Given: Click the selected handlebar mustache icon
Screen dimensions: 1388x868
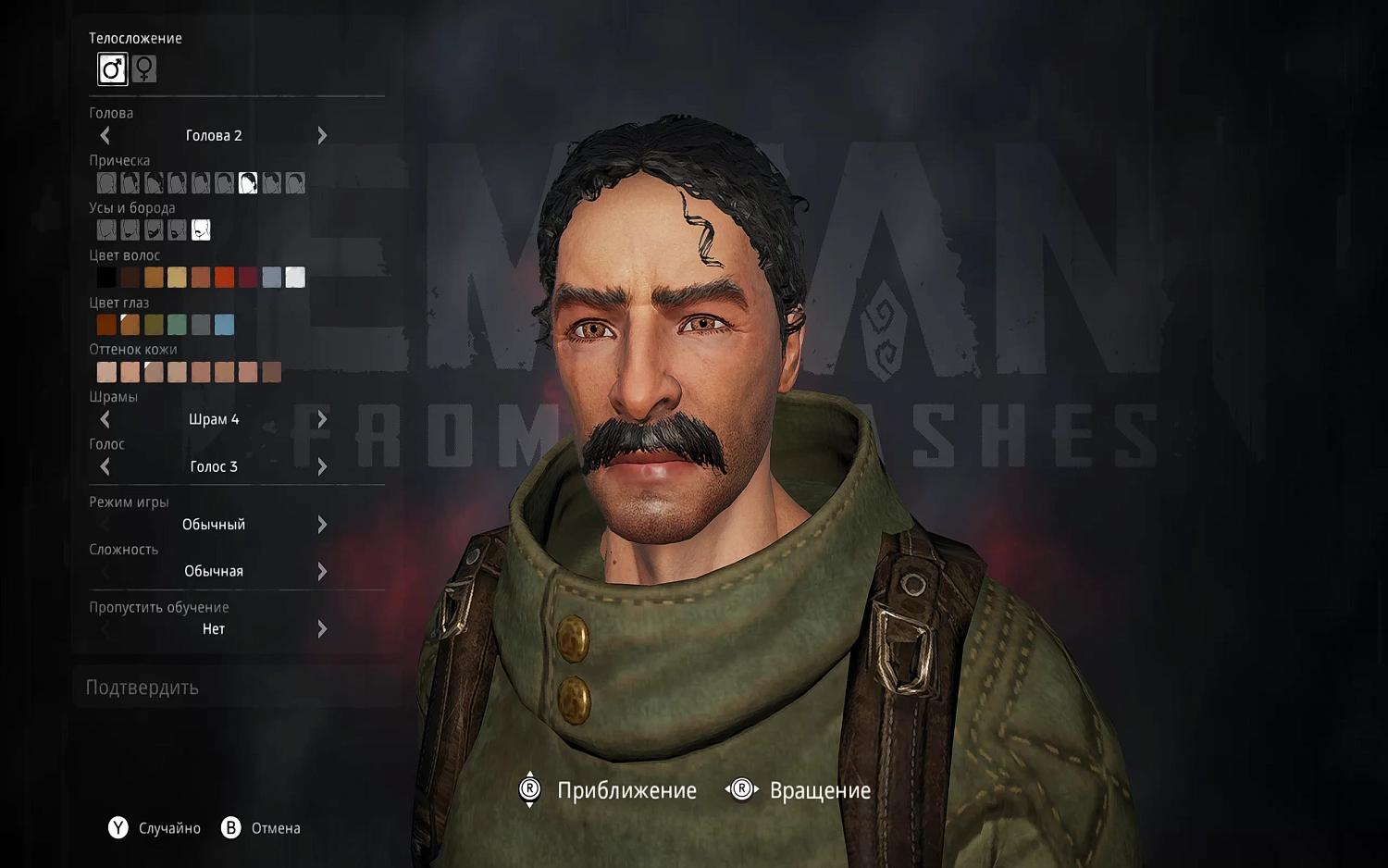Looking at the screenshot, I should click(201, 229).
